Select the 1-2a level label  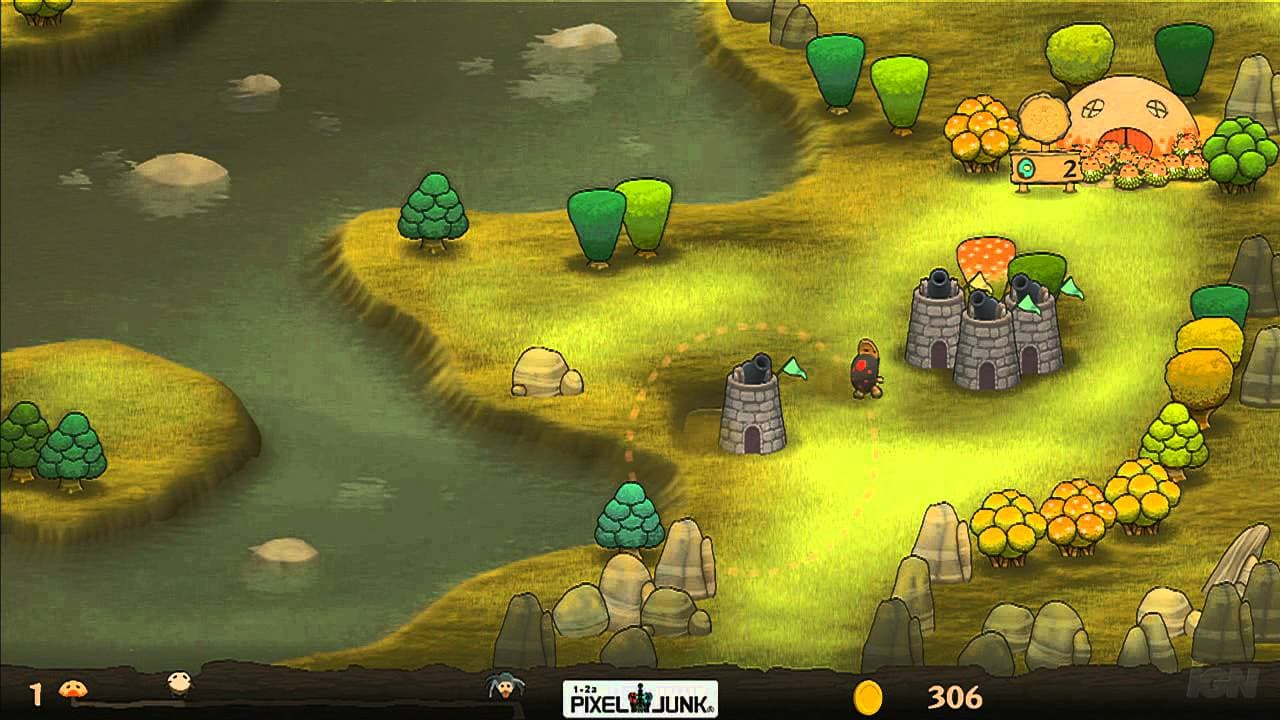(x=585, y=688)
